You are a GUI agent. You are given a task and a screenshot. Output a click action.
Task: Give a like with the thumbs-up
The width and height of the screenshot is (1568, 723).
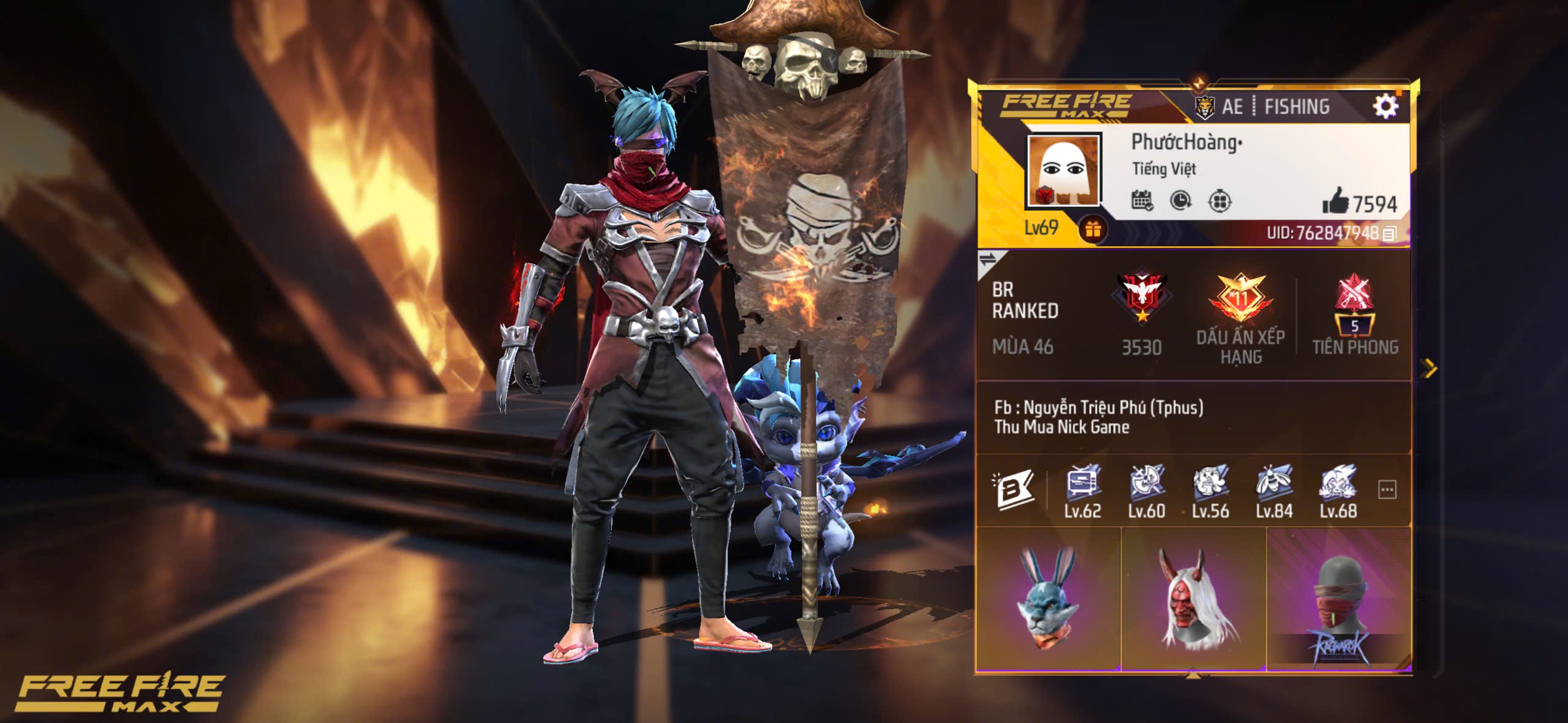(x=1335, y=201)
